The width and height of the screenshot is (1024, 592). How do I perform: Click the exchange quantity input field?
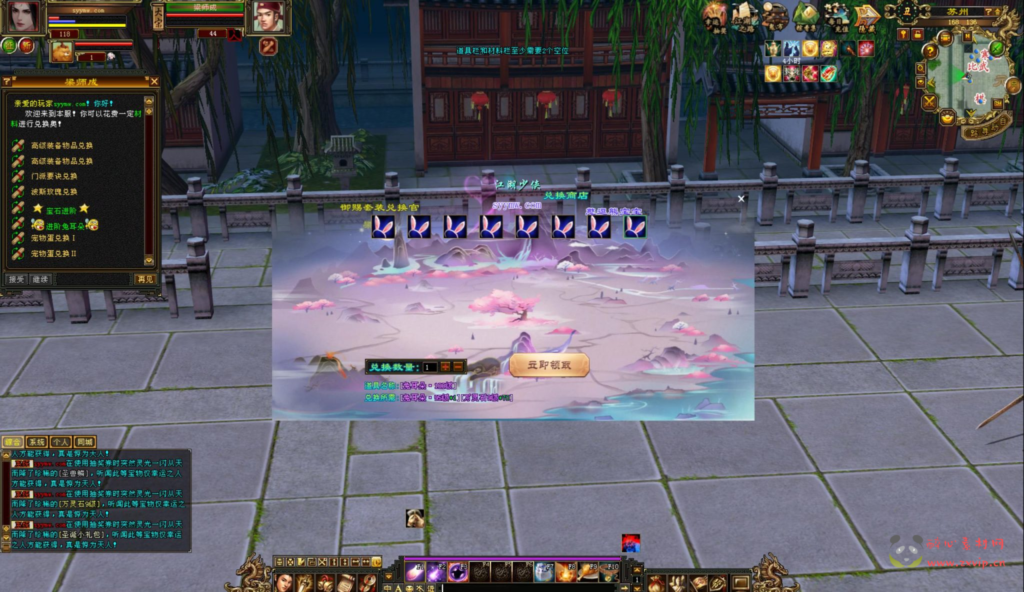430,367
